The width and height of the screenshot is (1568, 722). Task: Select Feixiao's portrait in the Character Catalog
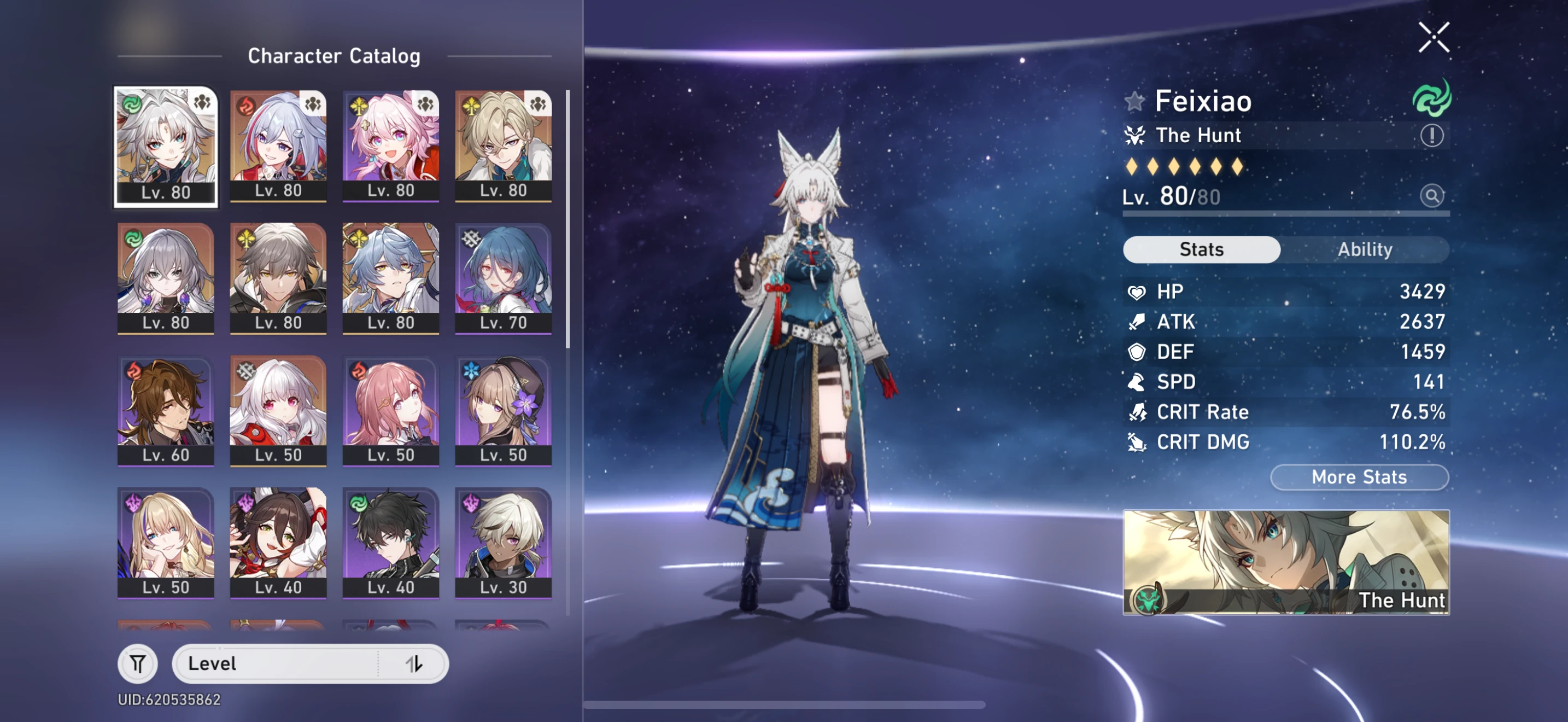click(166, 144)
